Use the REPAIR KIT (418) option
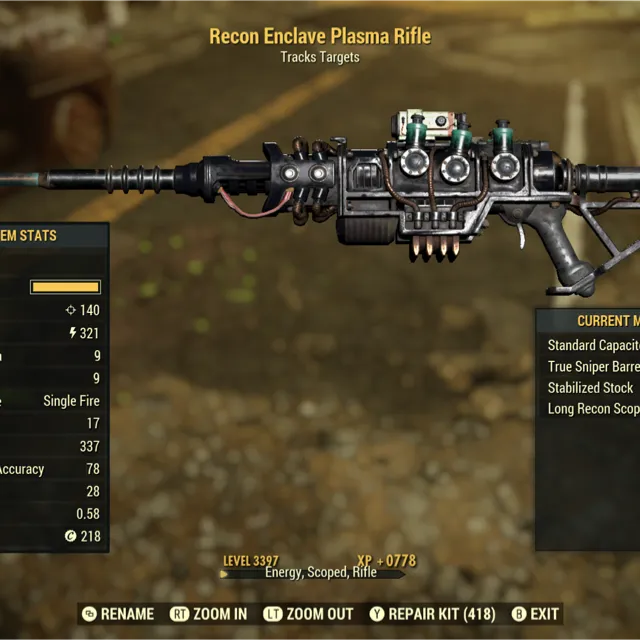 coord(432,614)
